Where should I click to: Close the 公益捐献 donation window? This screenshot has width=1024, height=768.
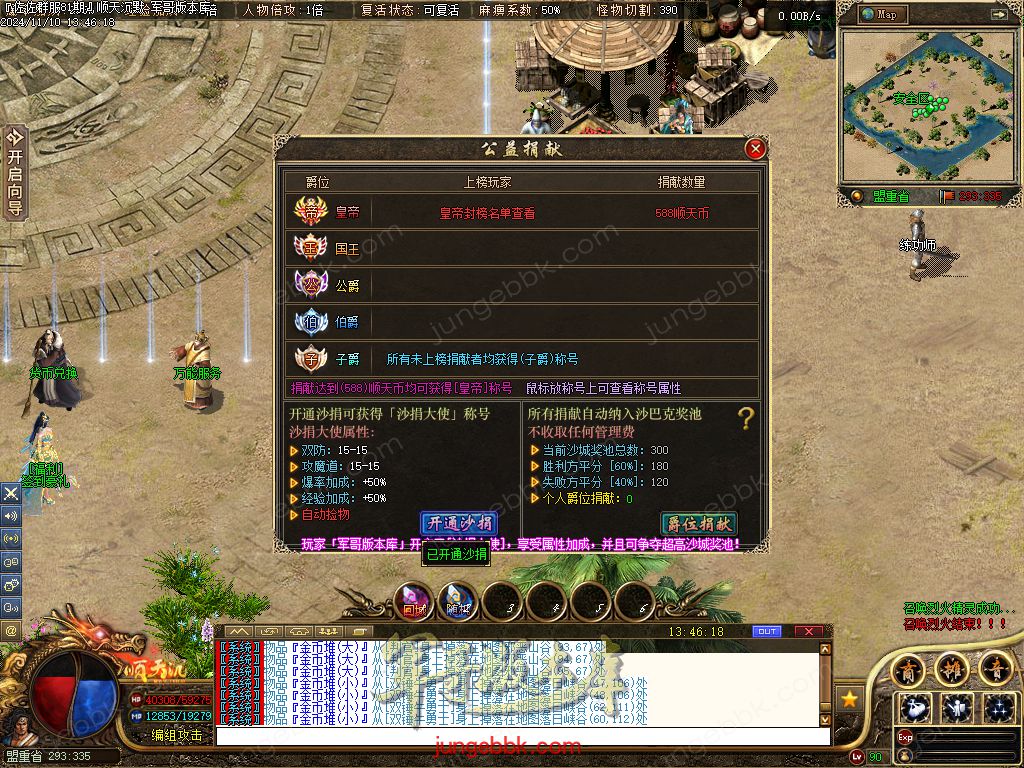click(755, 149)
